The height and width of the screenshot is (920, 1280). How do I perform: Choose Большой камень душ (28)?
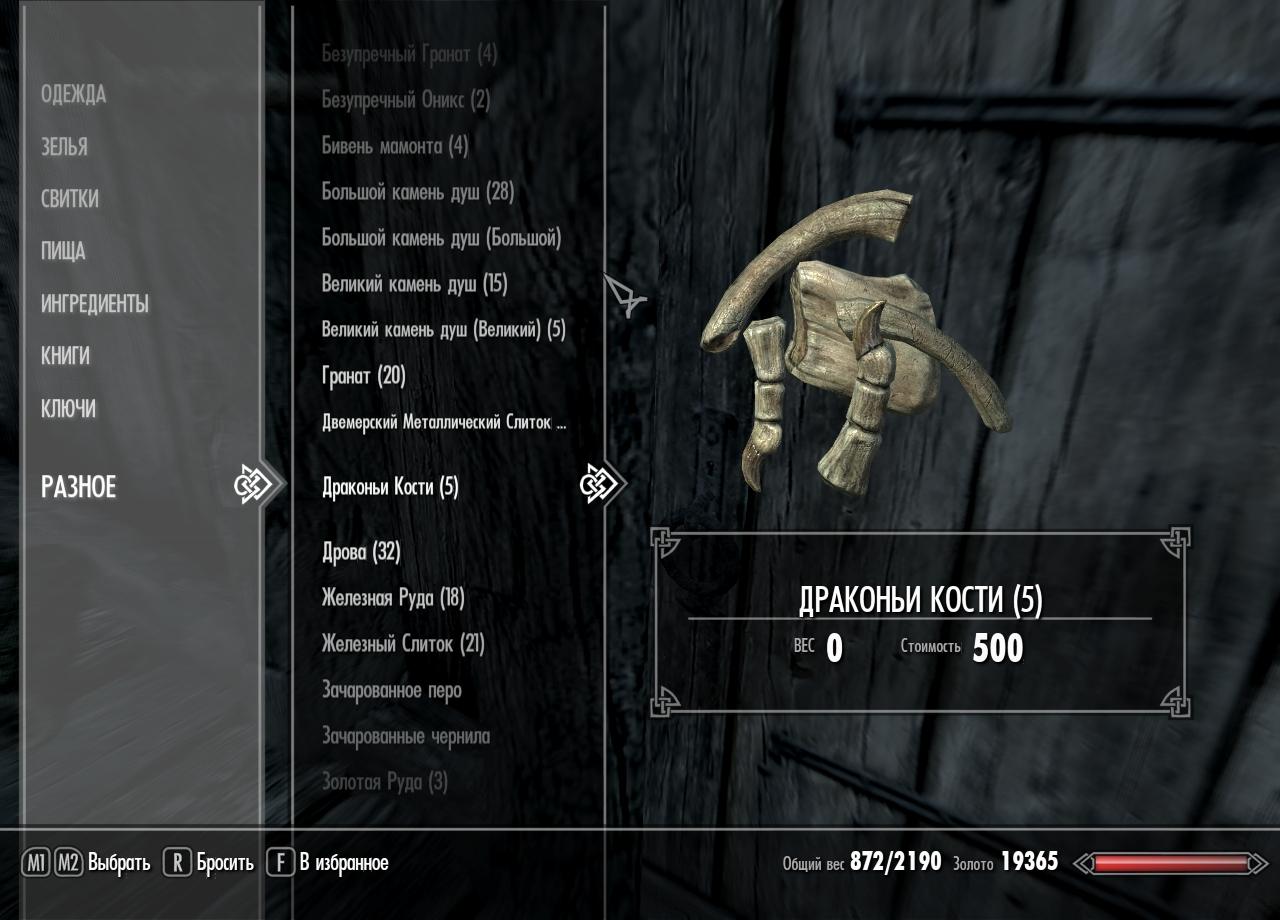pos(418,192)
